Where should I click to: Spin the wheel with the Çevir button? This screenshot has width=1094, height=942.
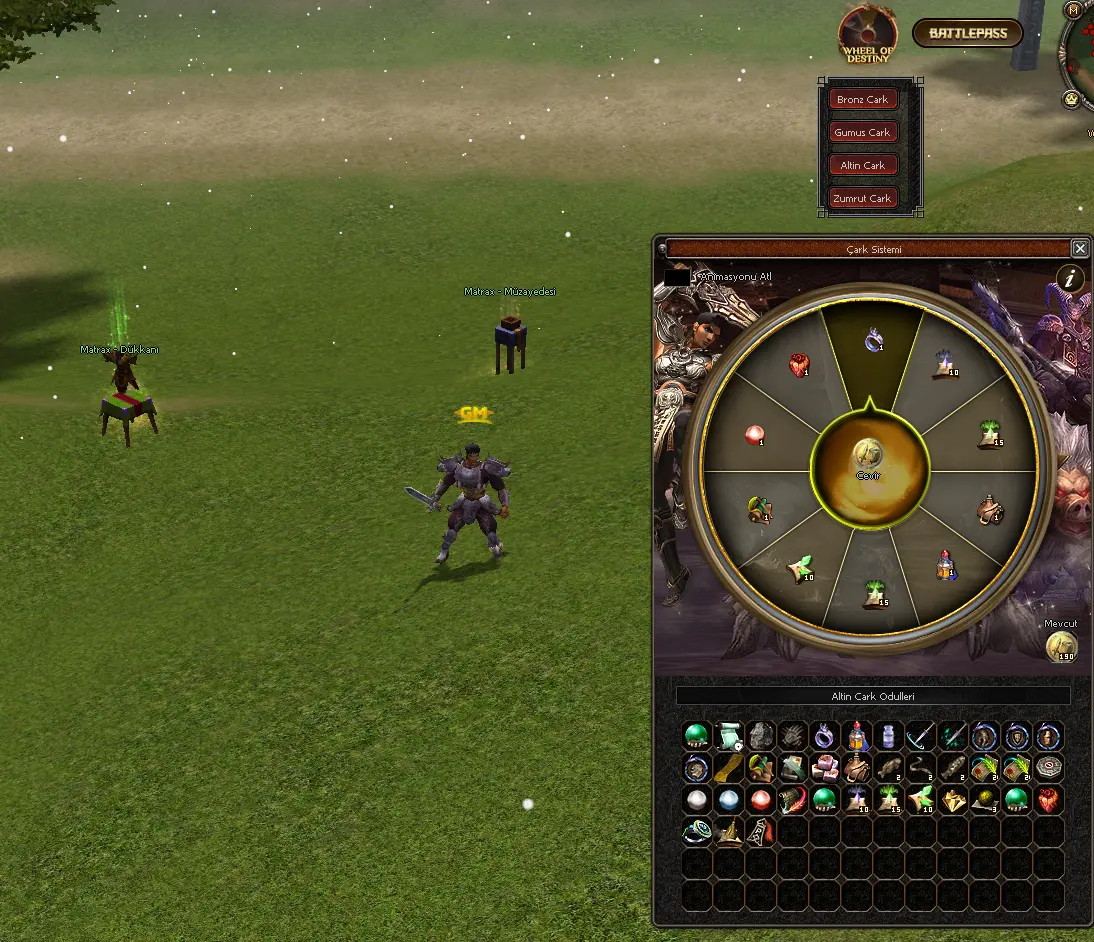pyautogui.click(x=868, y=460)
